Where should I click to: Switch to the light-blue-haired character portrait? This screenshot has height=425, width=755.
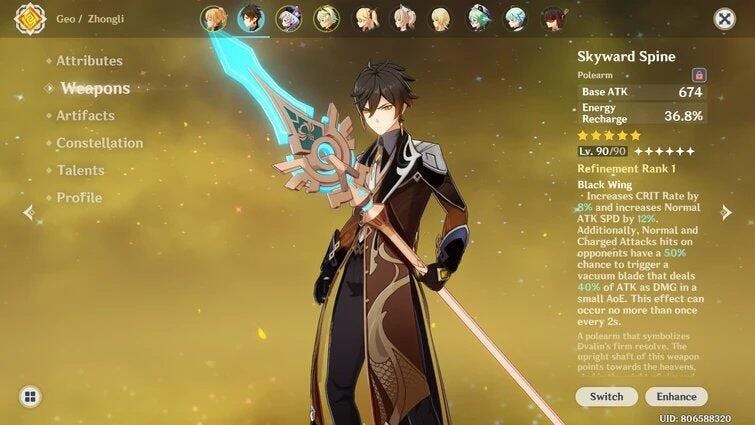coord(515,19)
